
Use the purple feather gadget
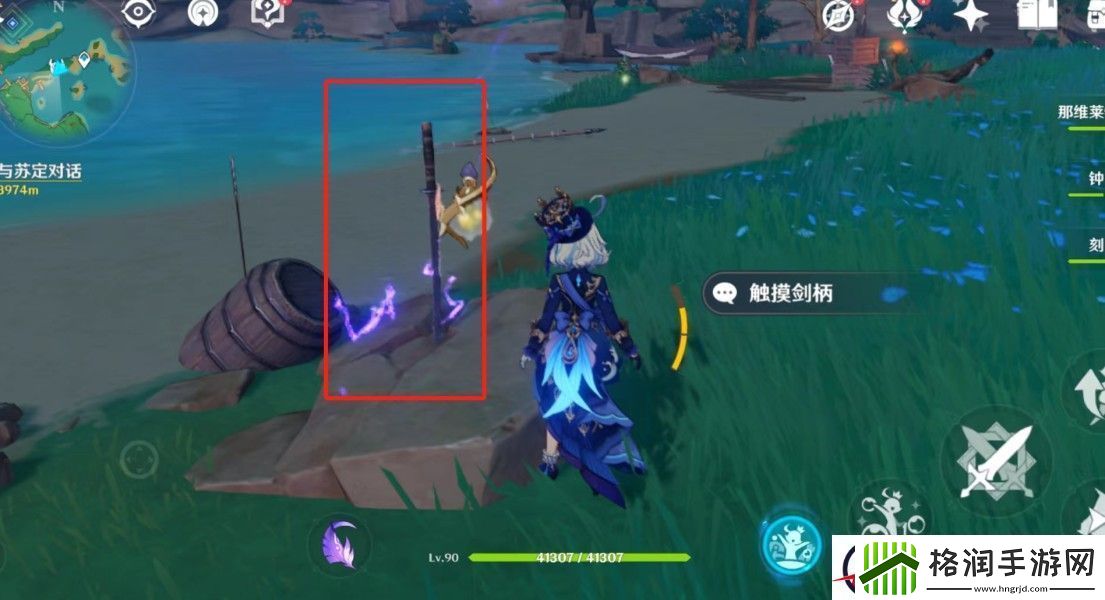coord(340,546)
